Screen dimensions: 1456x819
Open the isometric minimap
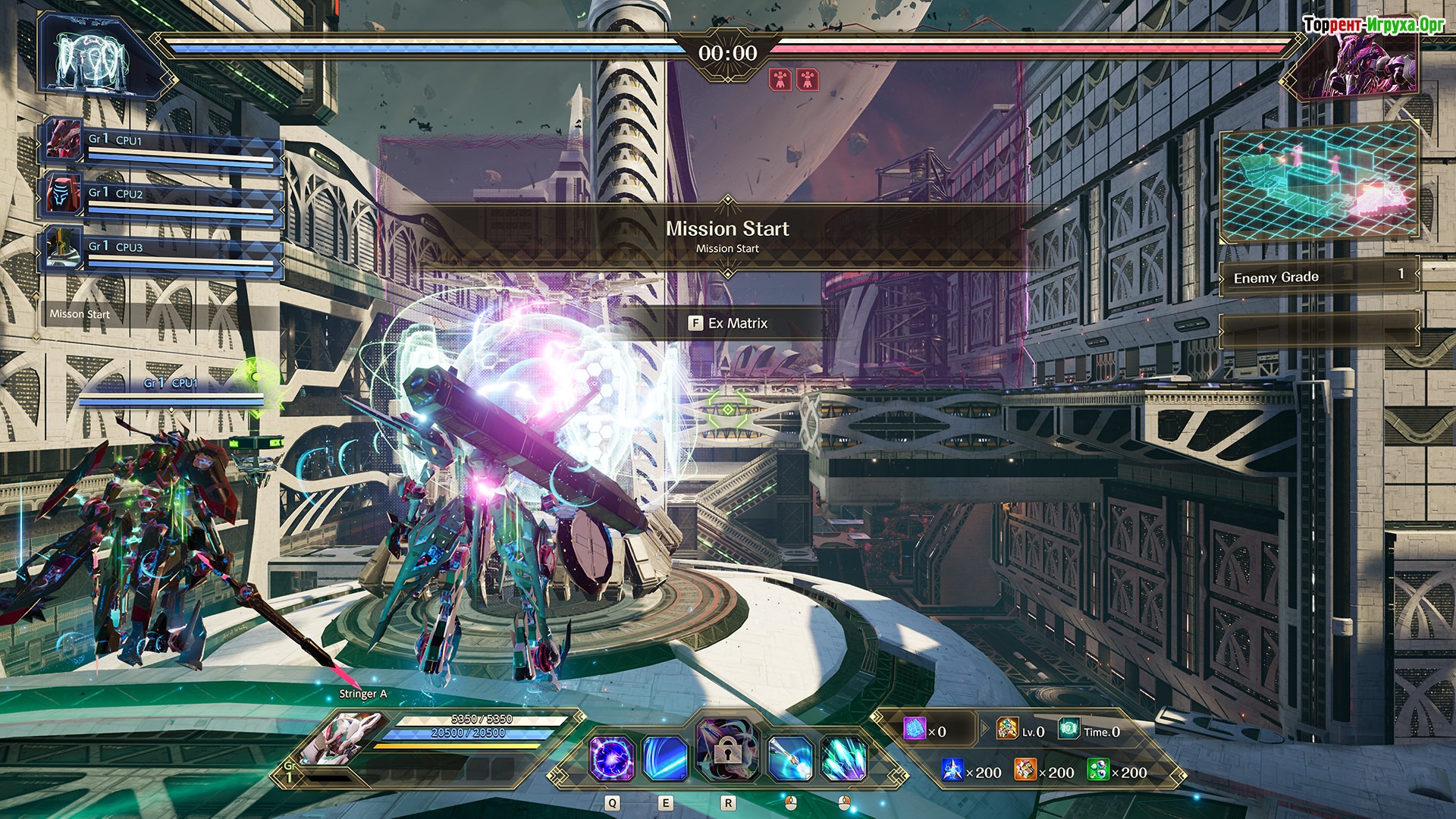(x=1318, y=183)
